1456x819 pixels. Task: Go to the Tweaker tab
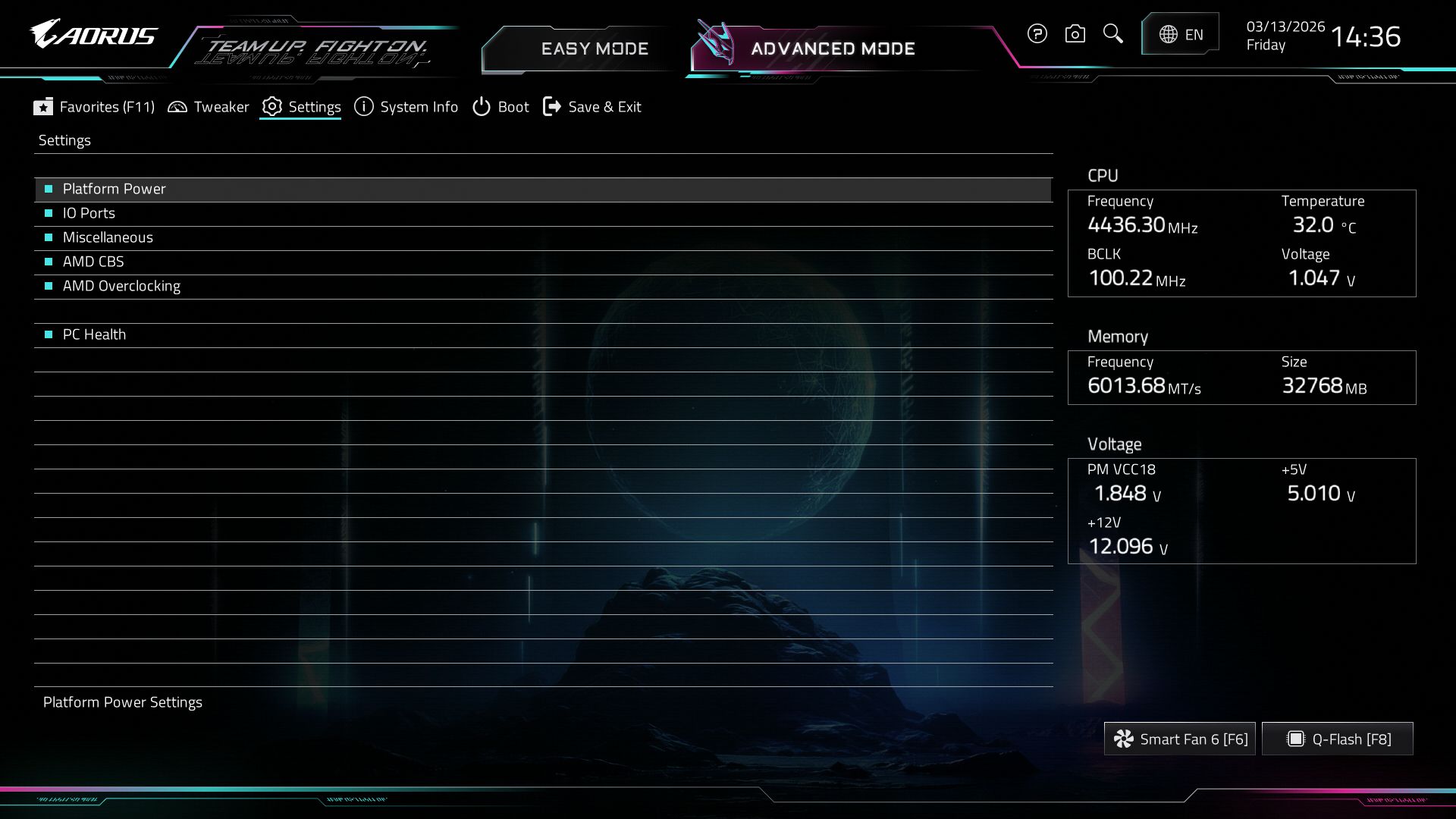(x=209, y=107)
